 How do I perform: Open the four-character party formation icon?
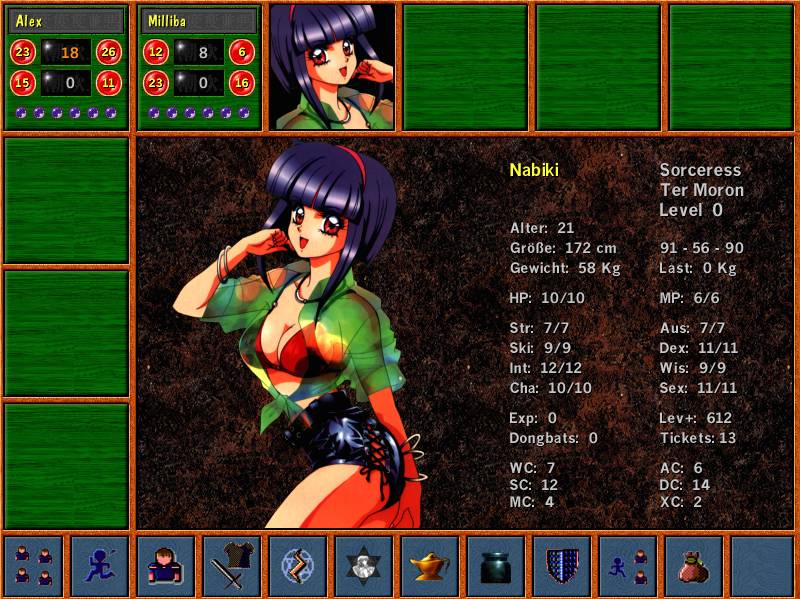[33, 566]
